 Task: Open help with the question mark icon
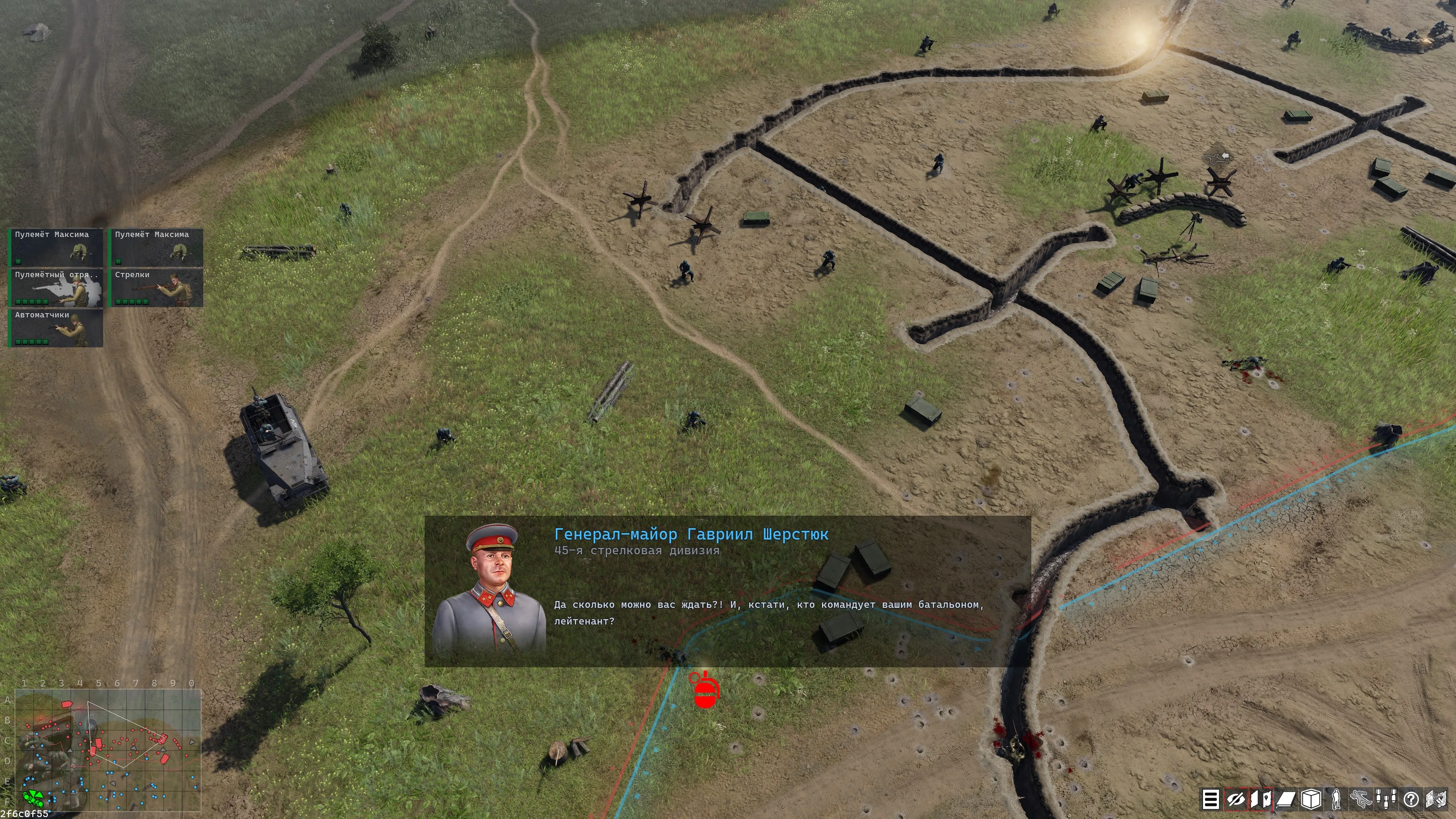tap(1411, 799)
